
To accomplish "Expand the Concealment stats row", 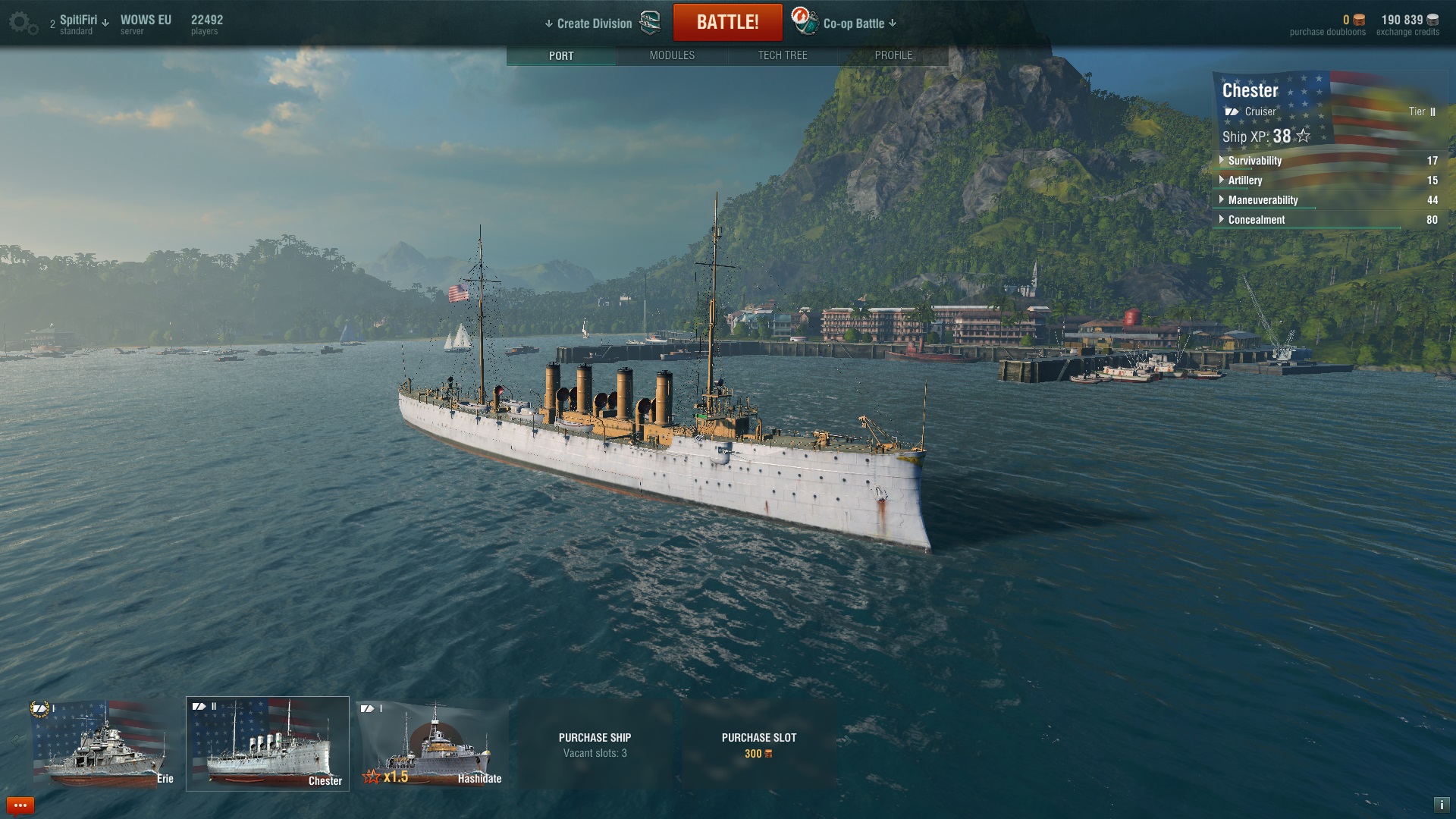I will click(x=1256, y=220).
